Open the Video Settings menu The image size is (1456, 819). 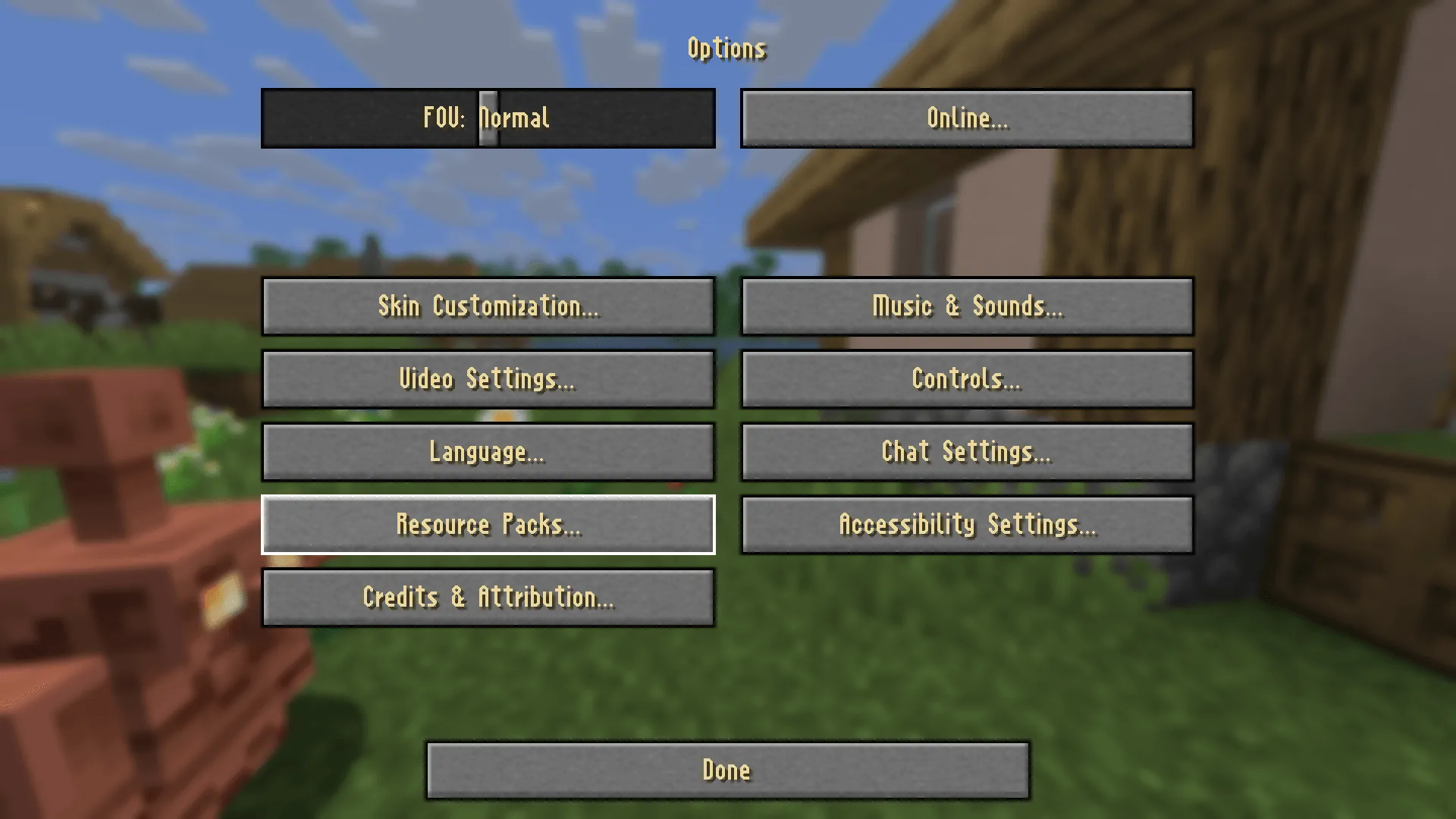coord(488,378)
